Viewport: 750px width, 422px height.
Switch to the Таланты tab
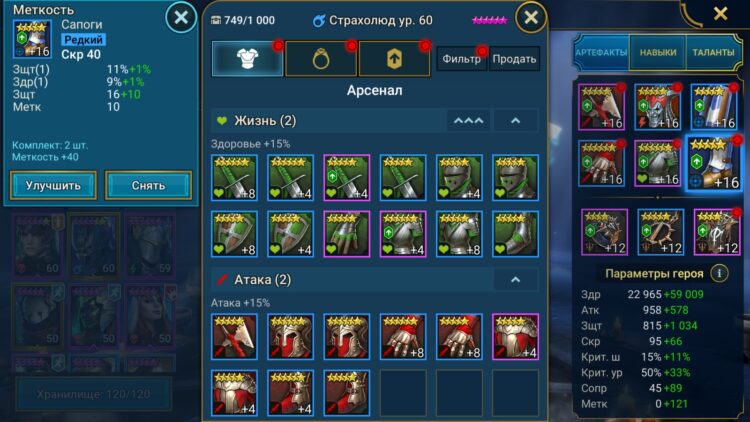(x=712, y=52)
